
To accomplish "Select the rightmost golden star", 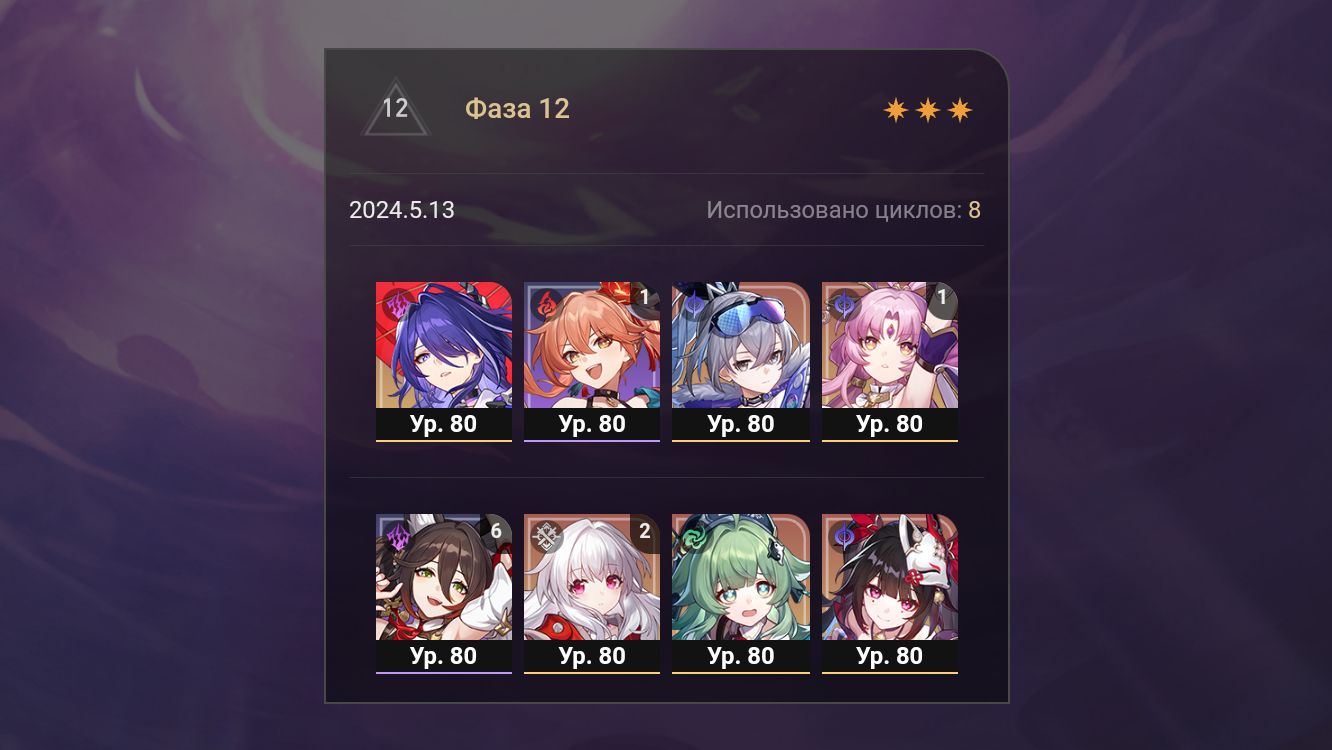I will tap(959, 108).
